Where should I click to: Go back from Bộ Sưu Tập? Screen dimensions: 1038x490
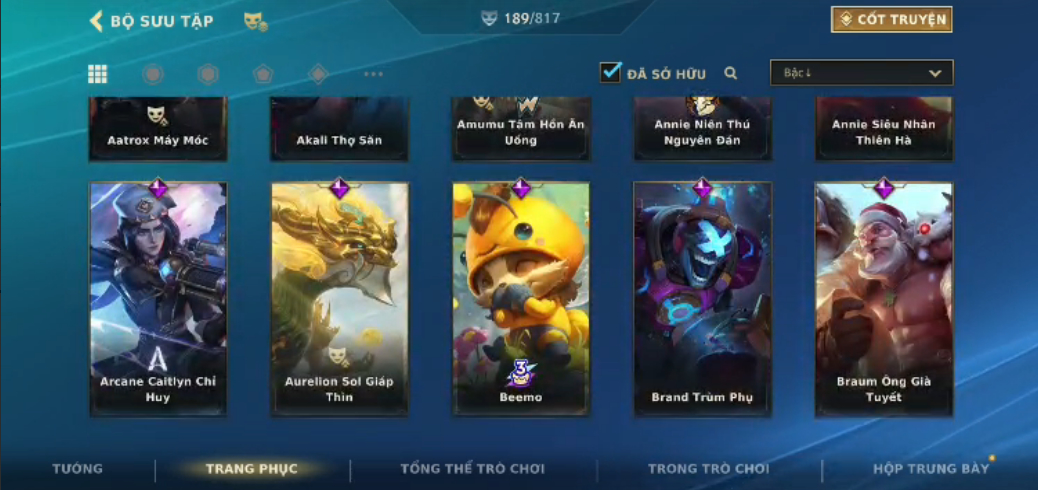(97, 21)
